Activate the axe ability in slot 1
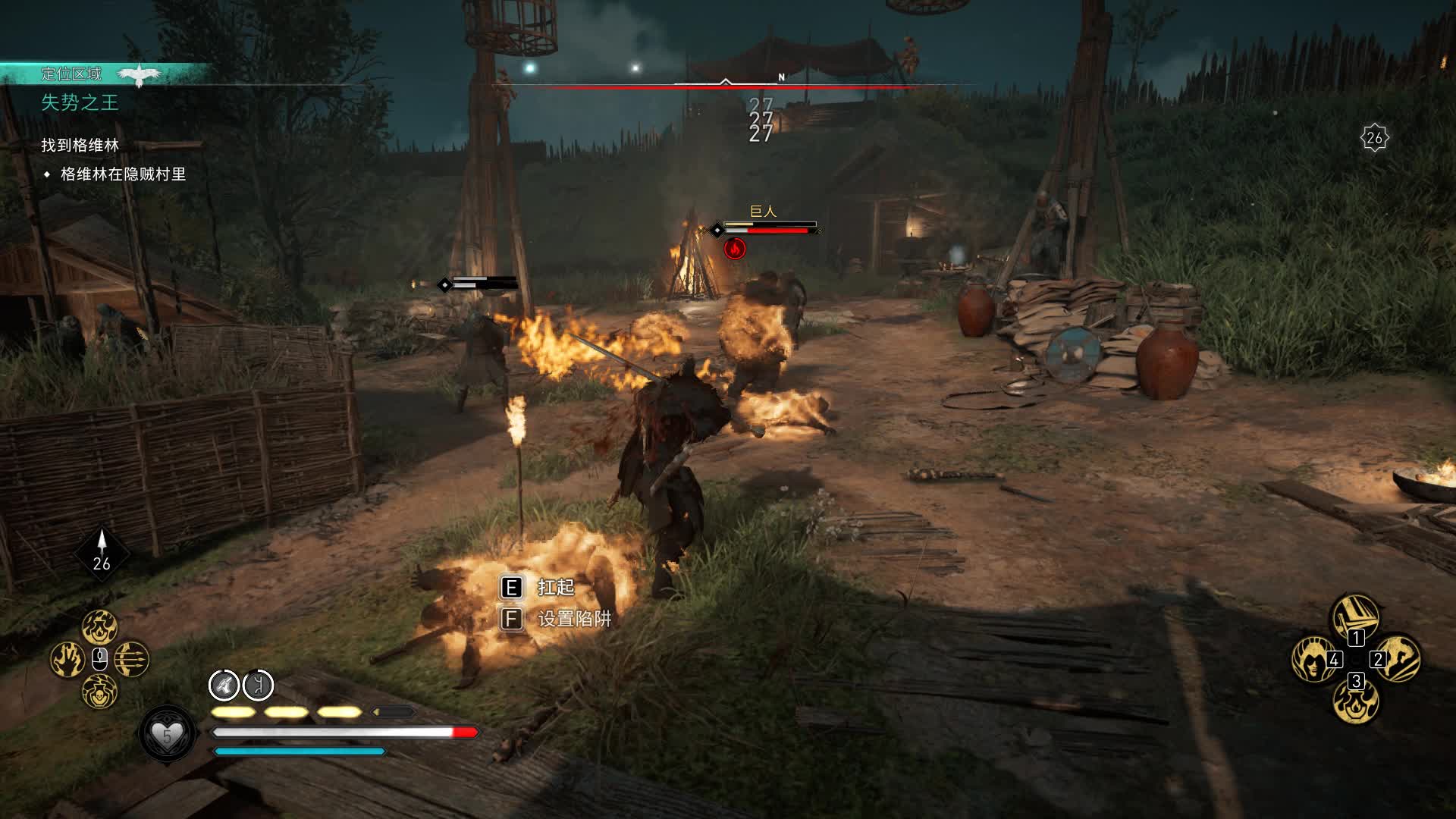Screen dimensions: 1456x819 point(1356,617)
